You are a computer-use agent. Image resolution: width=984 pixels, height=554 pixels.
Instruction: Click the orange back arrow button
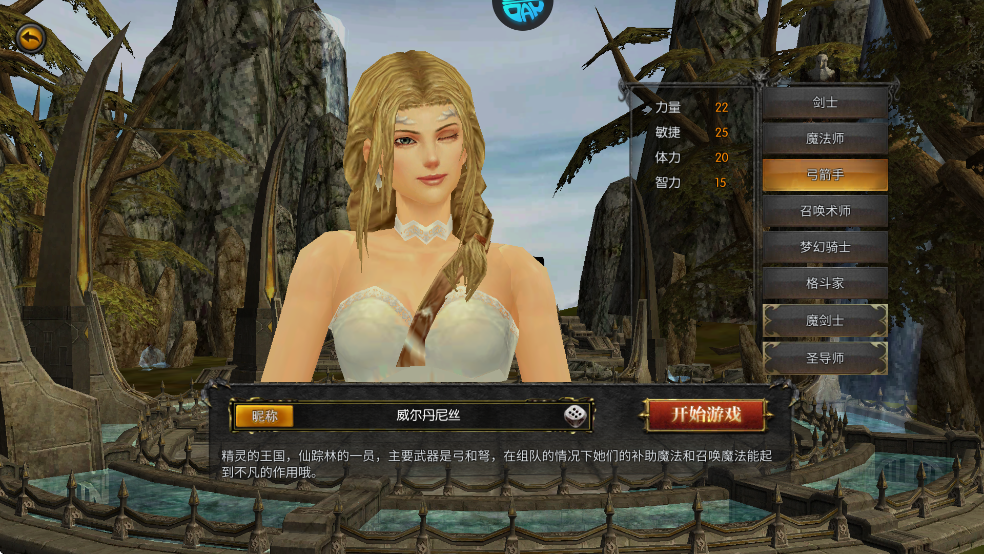pos(31,38)
